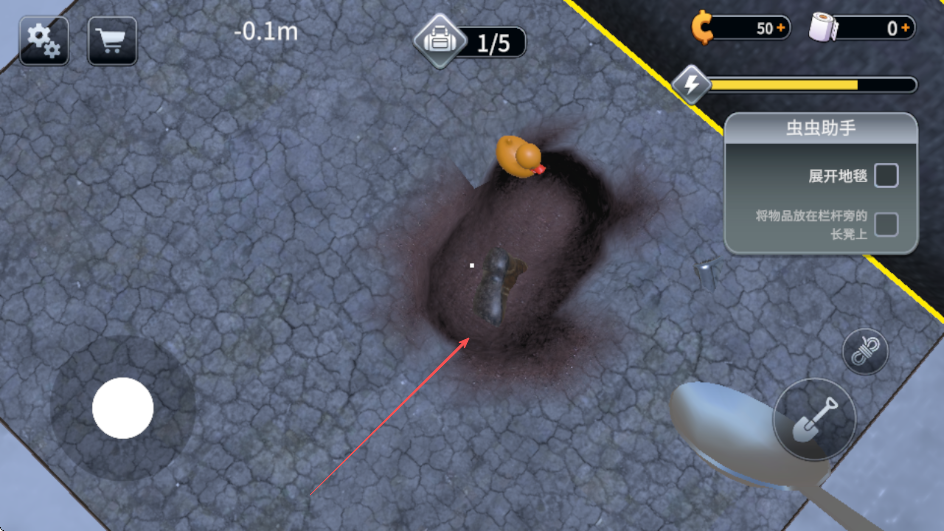Tick the bench placement task checkbox
This screenshot has width=944, height=531.
tap(886, 224)
